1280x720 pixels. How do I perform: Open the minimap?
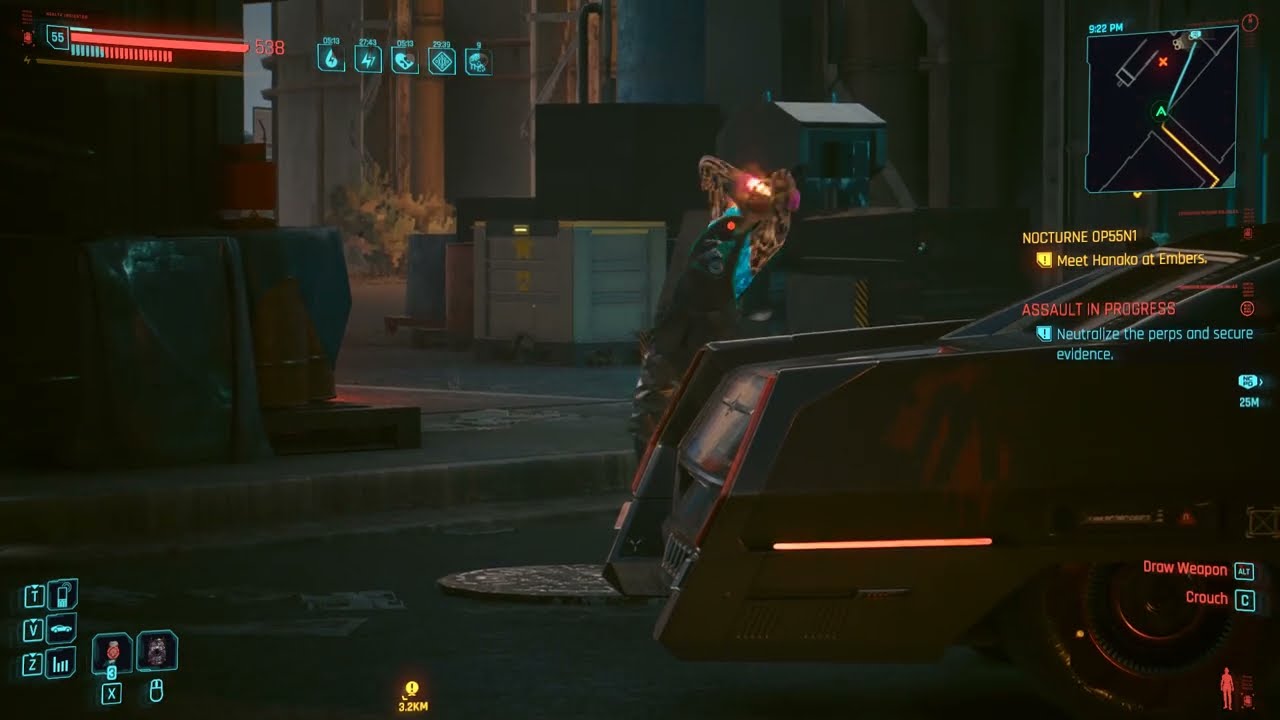tap(1161, 109)
